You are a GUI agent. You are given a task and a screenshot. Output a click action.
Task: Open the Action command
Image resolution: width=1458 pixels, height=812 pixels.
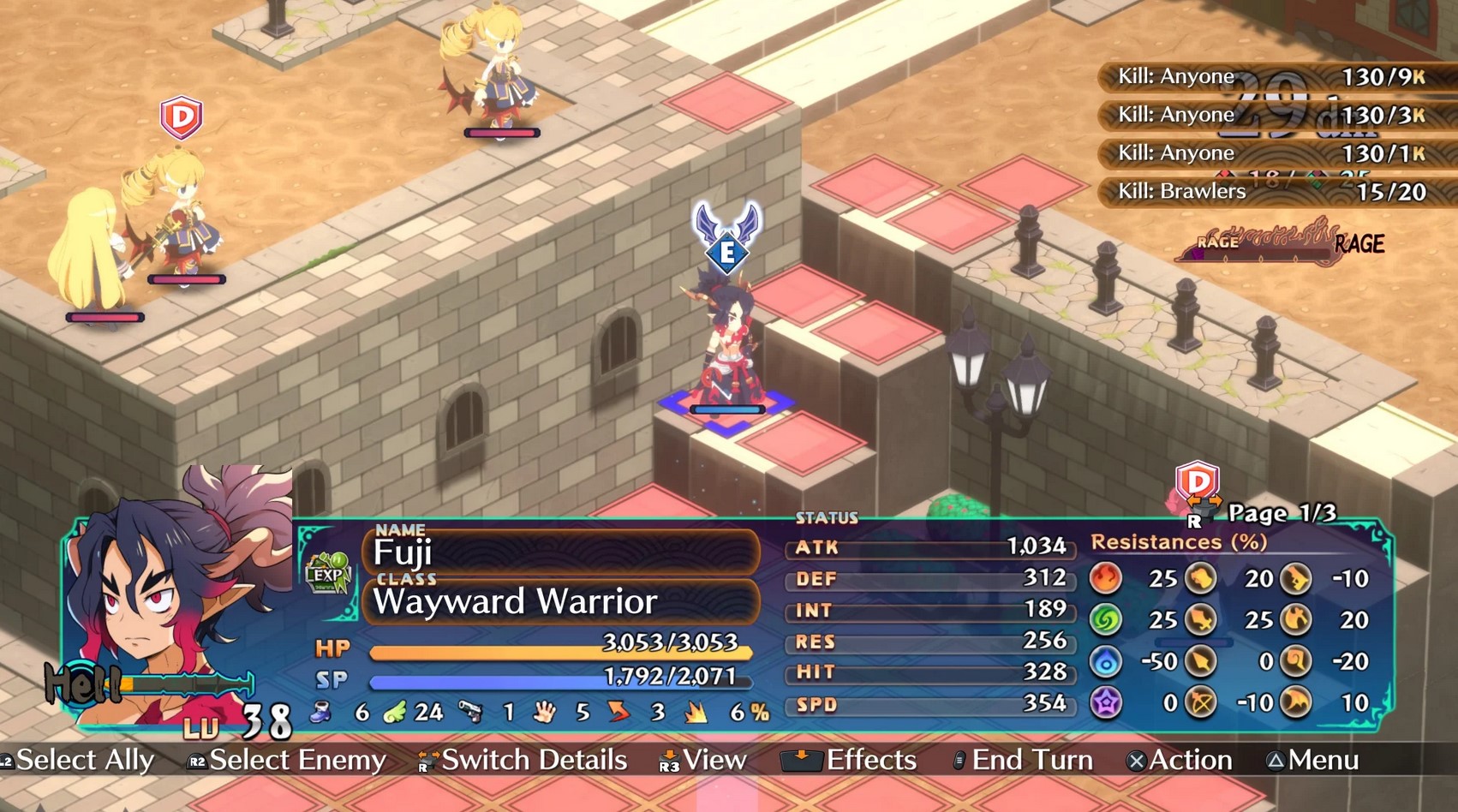[x=1180, y=761]
